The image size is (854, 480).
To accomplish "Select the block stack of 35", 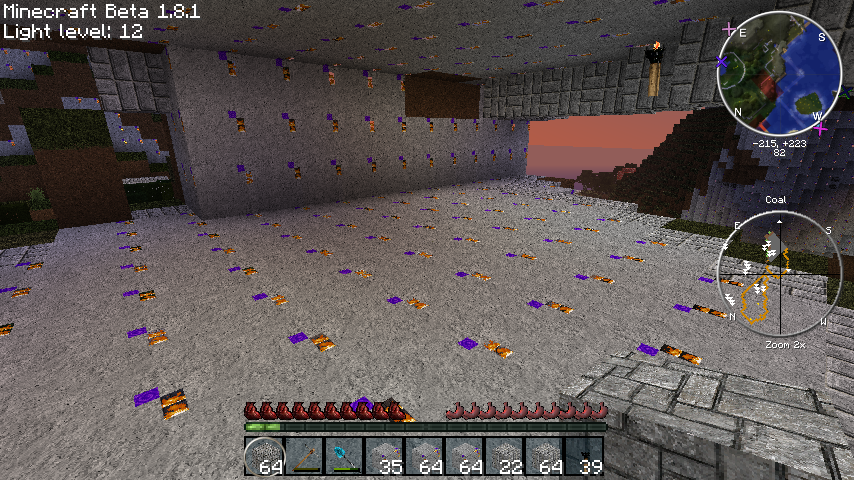I will tap(384, 455).
